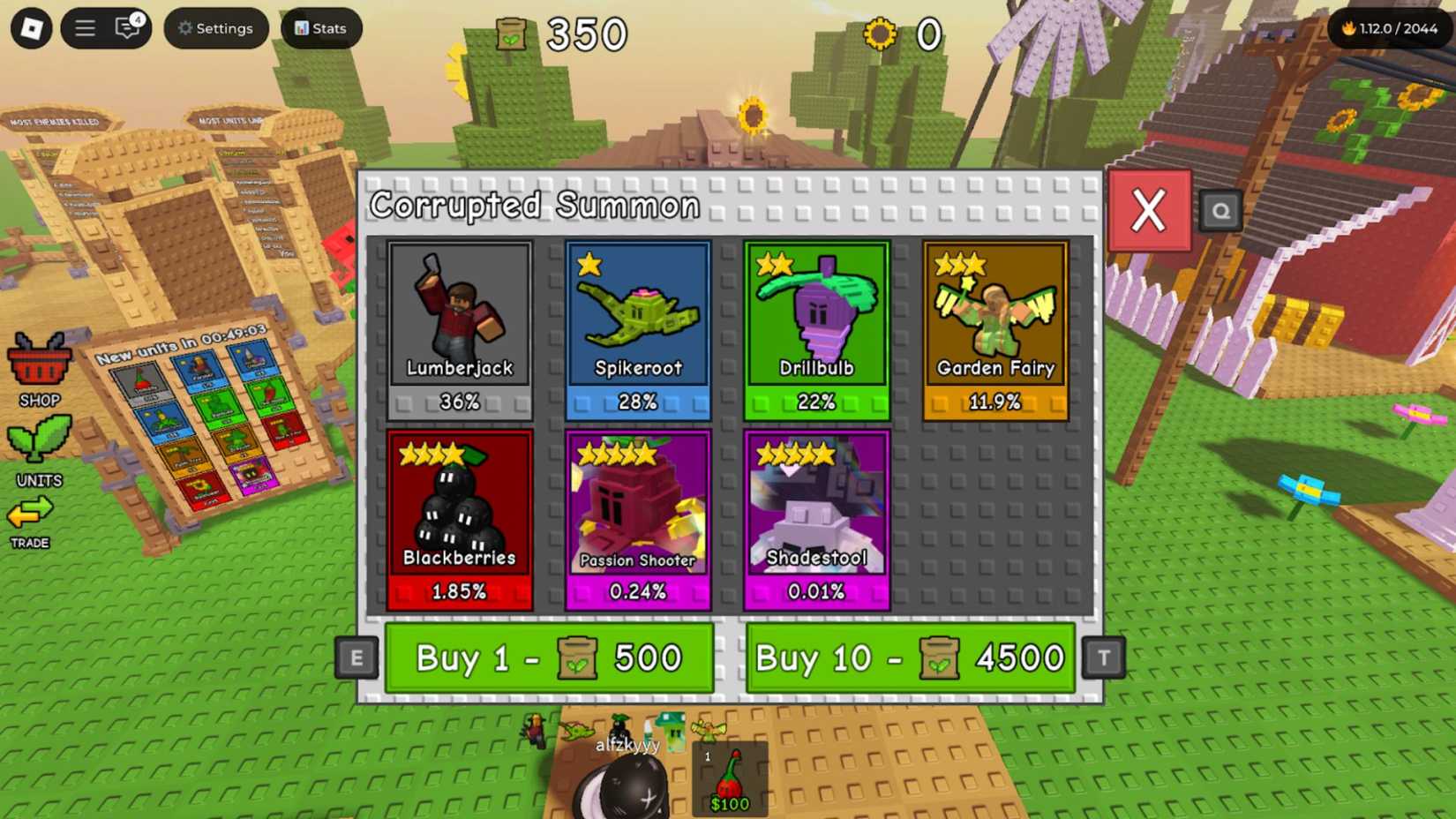
Task: Close the Corrupted Summon window
Action: pyautogui.click(x=1148, y=209)
